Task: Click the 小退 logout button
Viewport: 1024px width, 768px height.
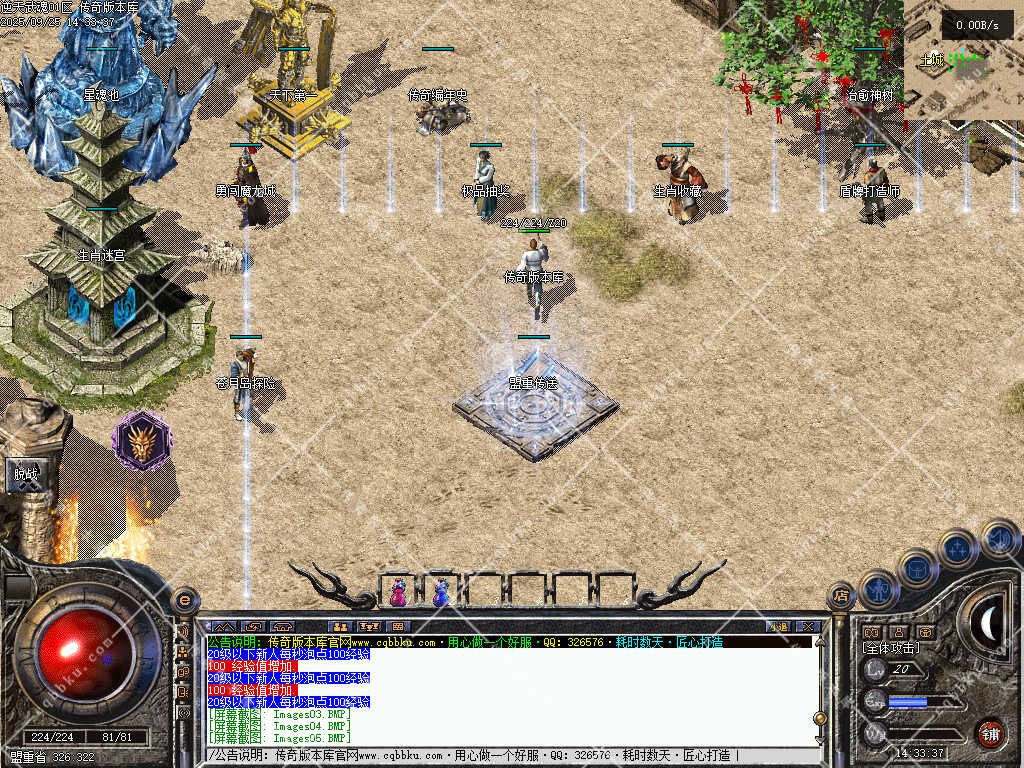Action: 779,627
